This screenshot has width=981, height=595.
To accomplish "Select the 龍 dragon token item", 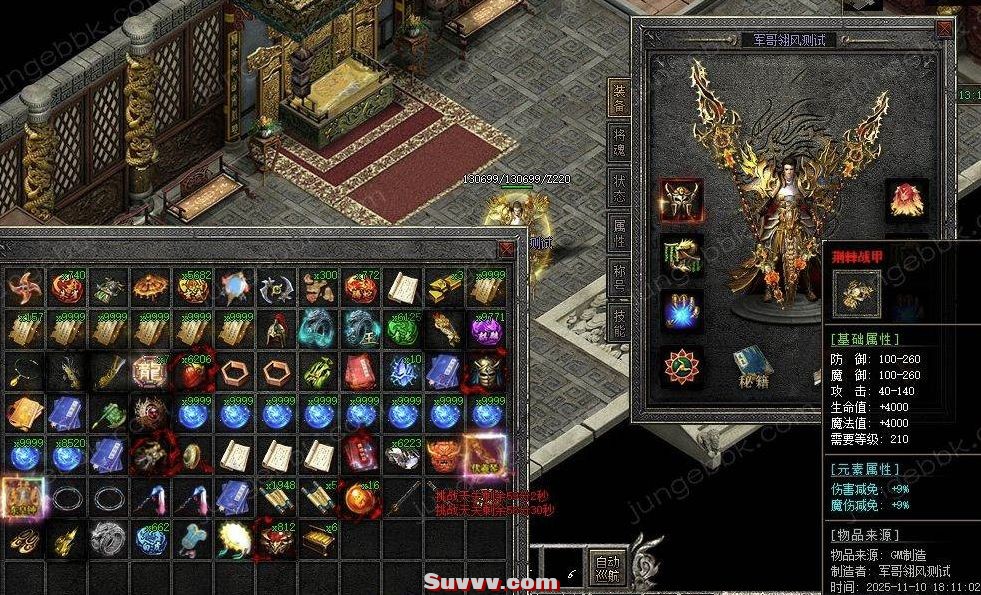I will [149, 372].
